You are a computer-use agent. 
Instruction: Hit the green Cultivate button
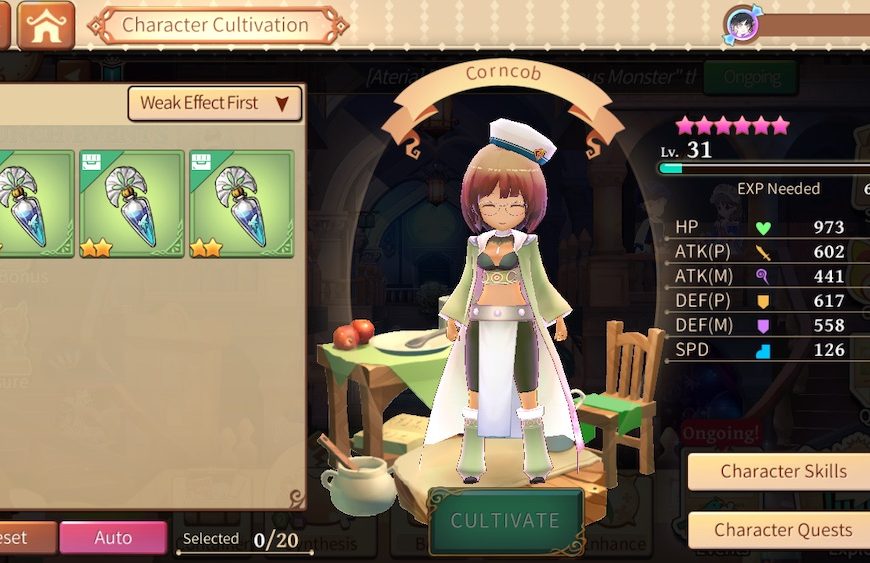click(505, 521)
